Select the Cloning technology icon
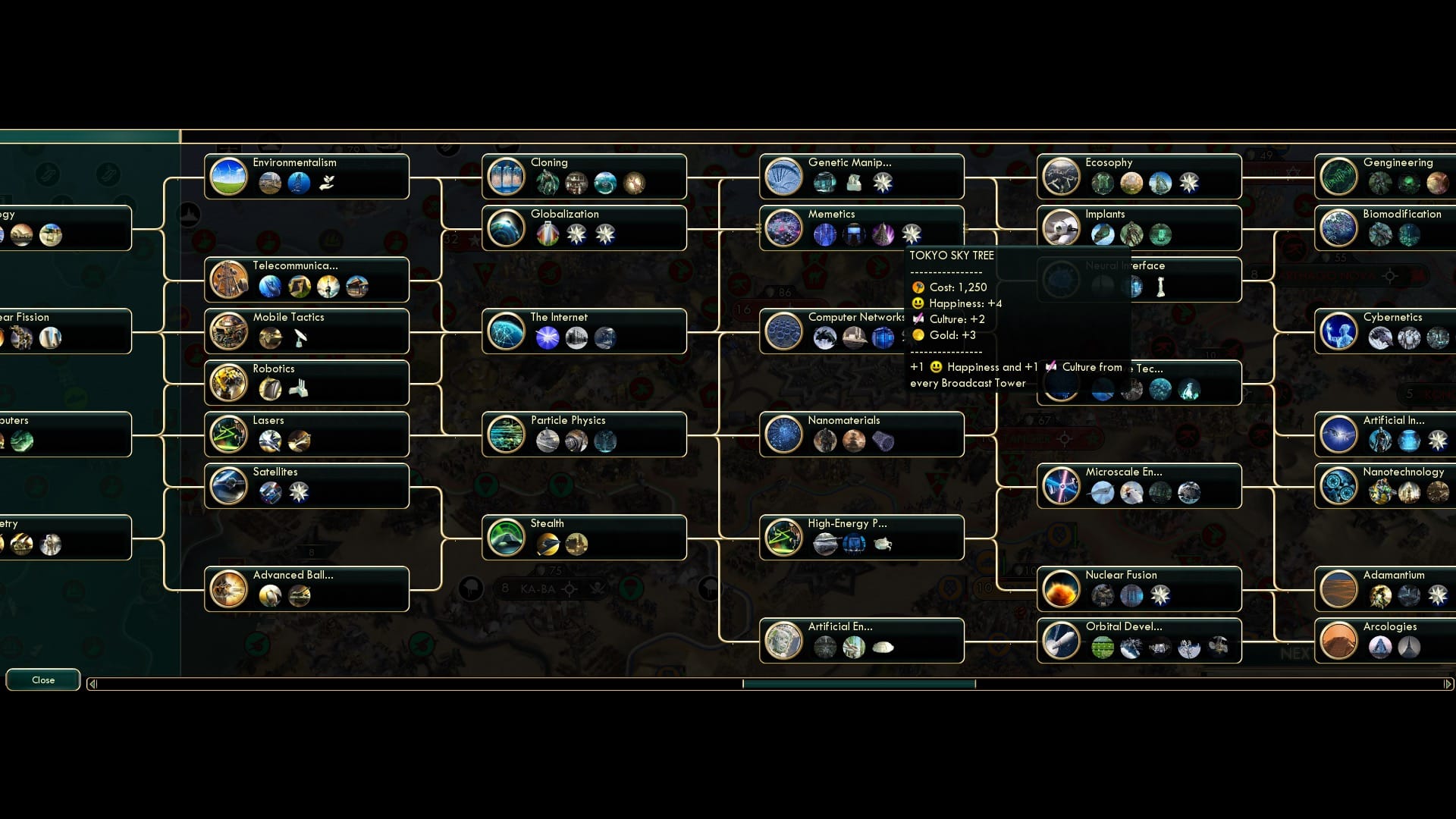The image size is (1456, 819). 507,177
